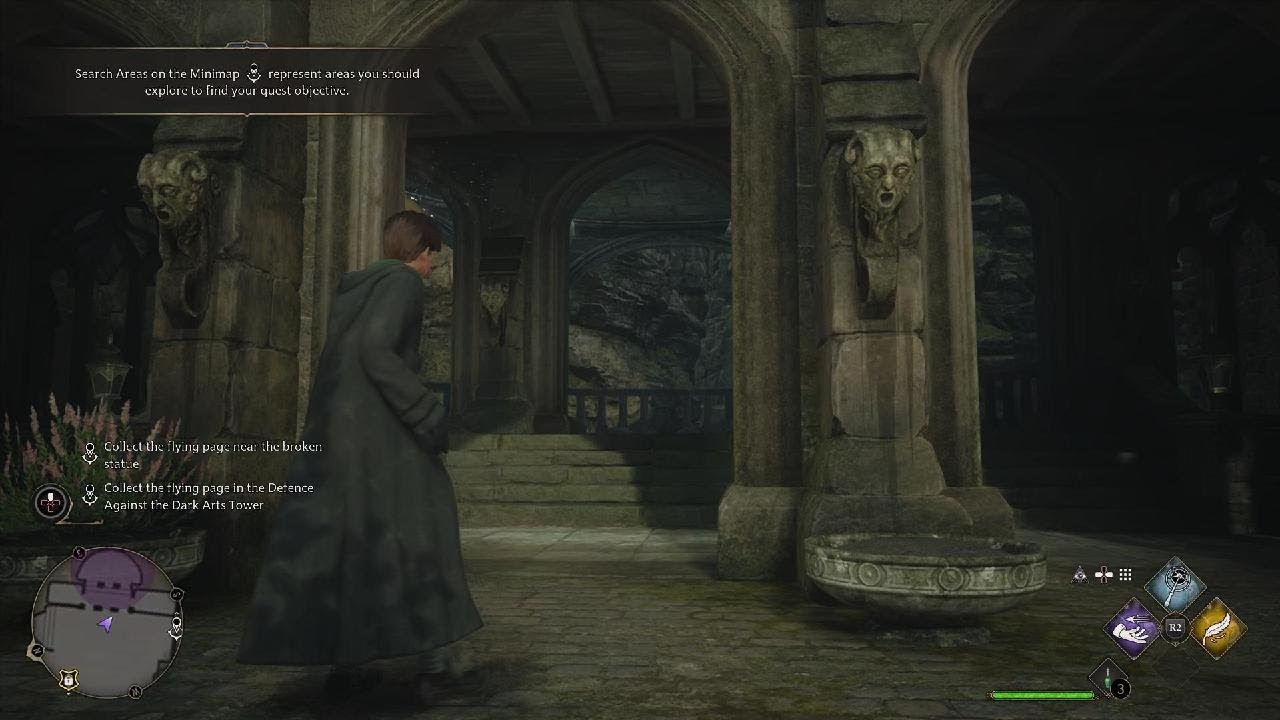Click the ancient magic triangle icon
1280x720 pixels.
pos(1079,575)
